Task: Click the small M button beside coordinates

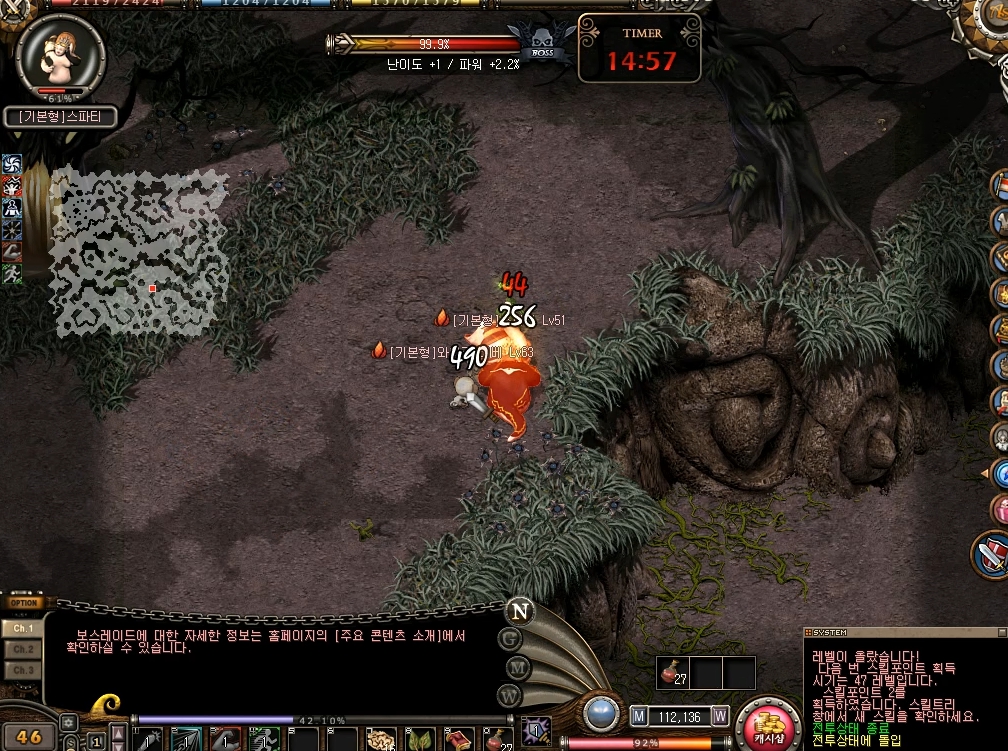Action: pyautogui.click(x=639, y=716)
